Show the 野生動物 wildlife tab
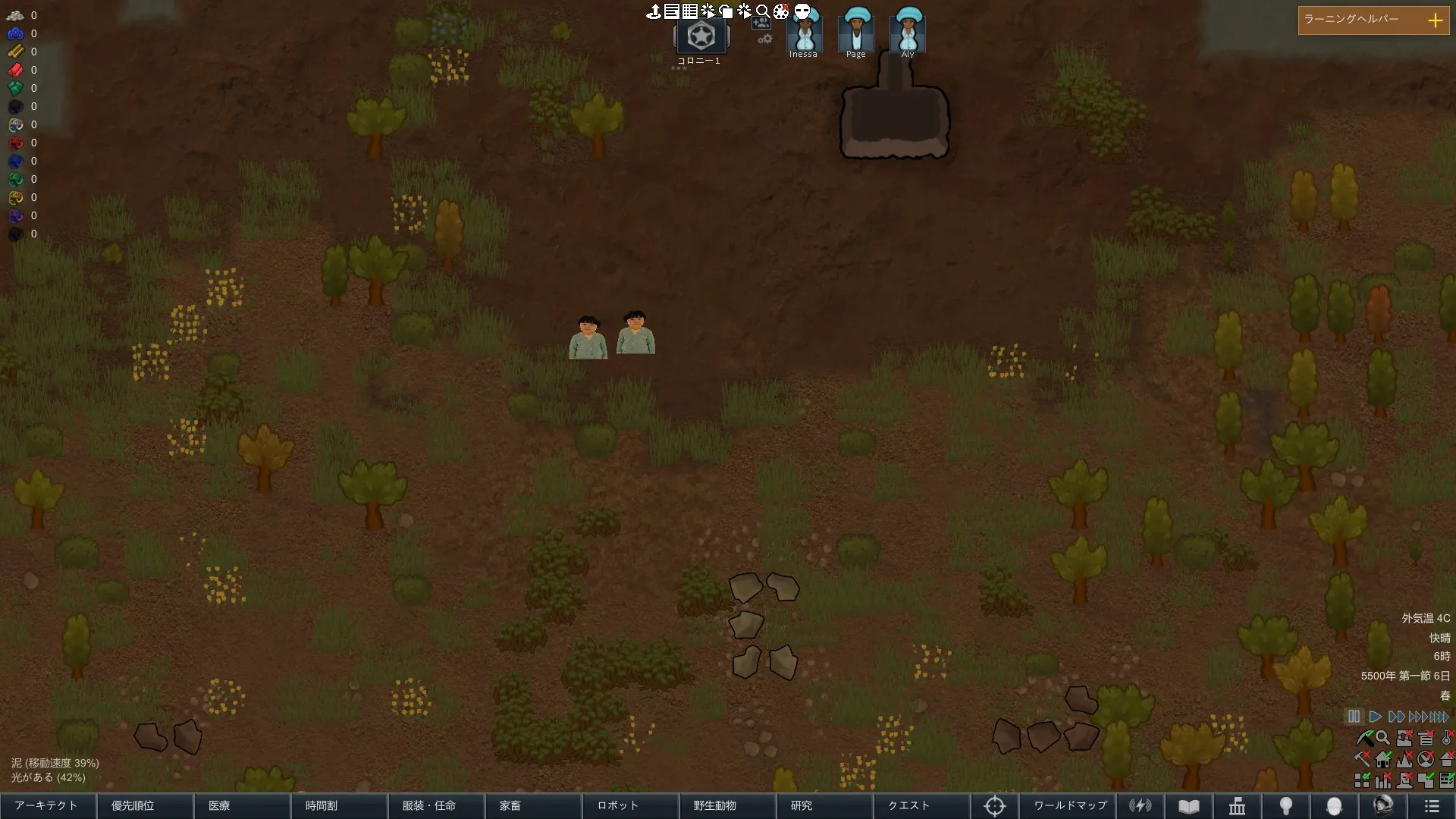The width and height of the screenshot is (1456, 819). point(727,805)
